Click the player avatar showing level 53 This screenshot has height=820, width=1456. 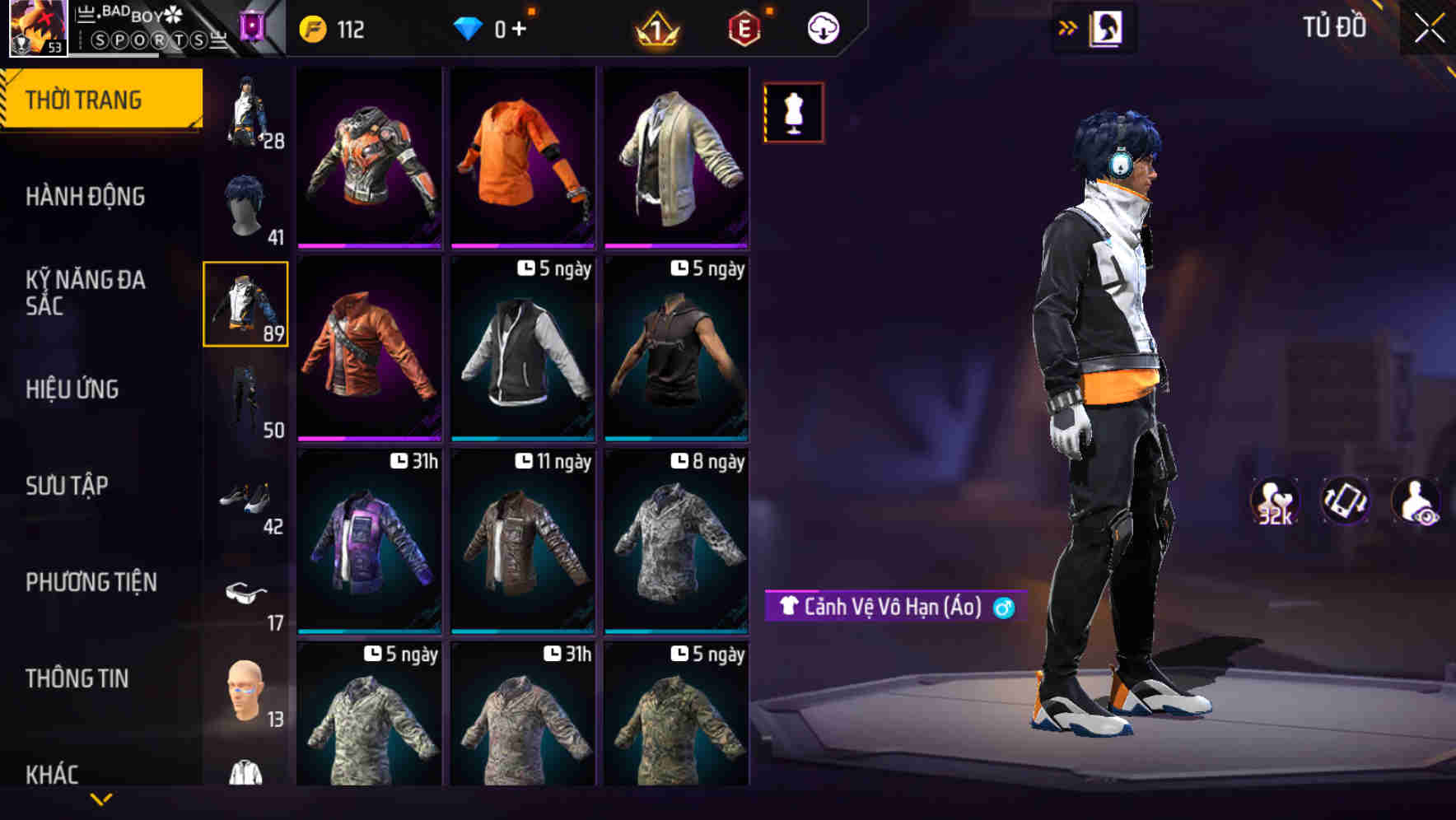tap(37, 26)
